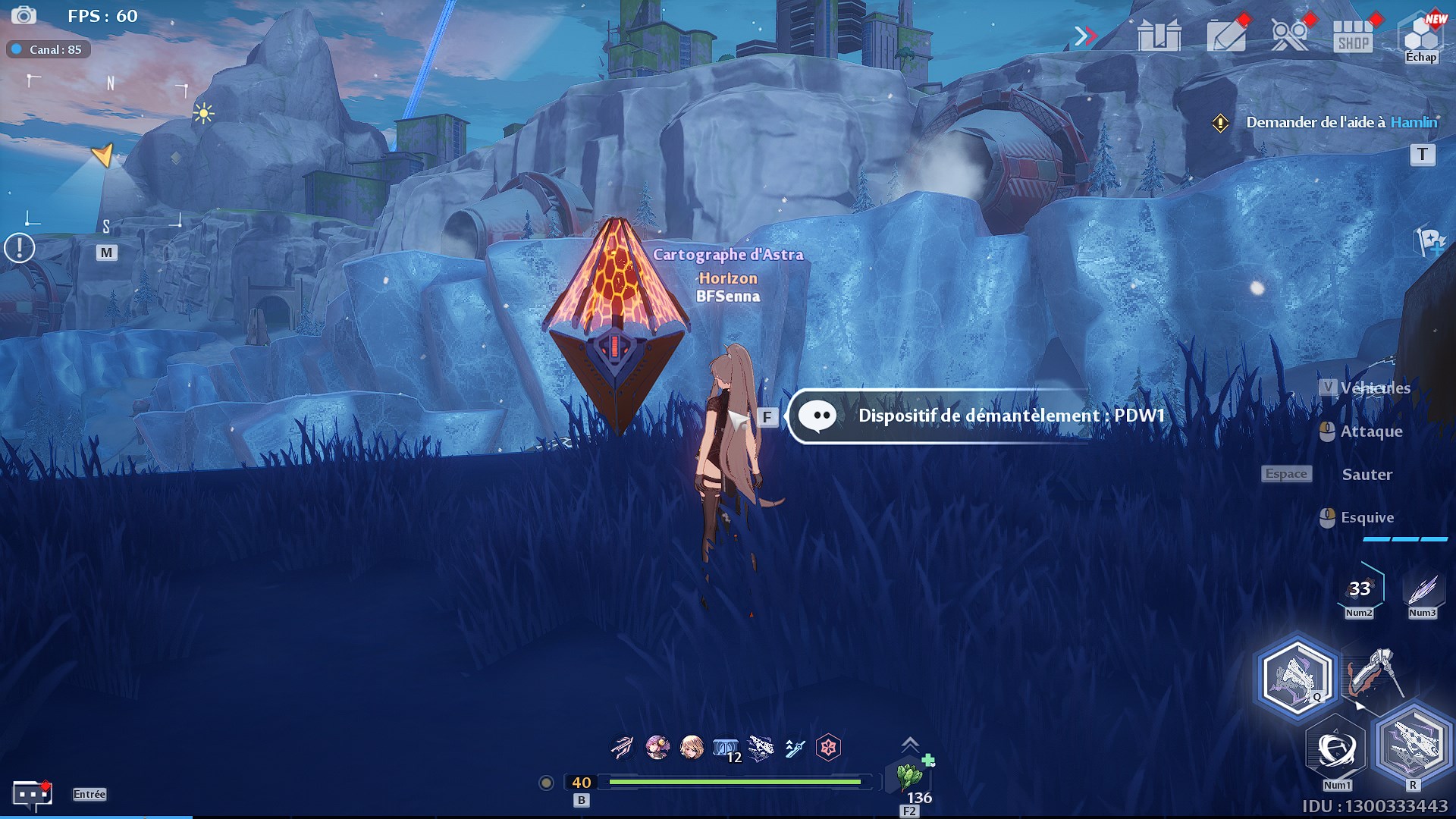1456x819 pixels.
Task: Switch to the Q weapon
Action: pos(1295,676)
